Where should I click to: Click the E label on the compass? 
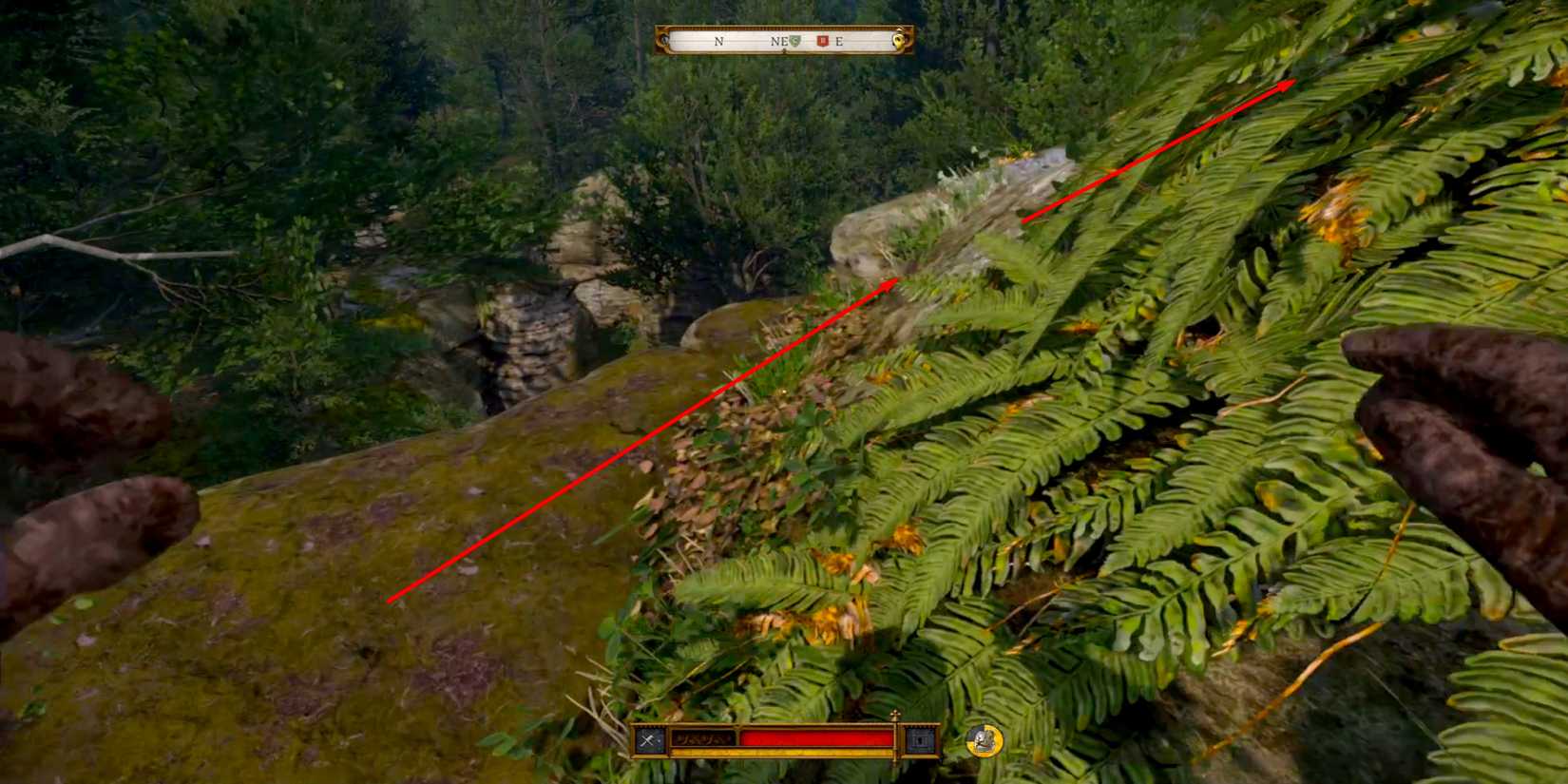pyautogui.click(x=838, y=41)
